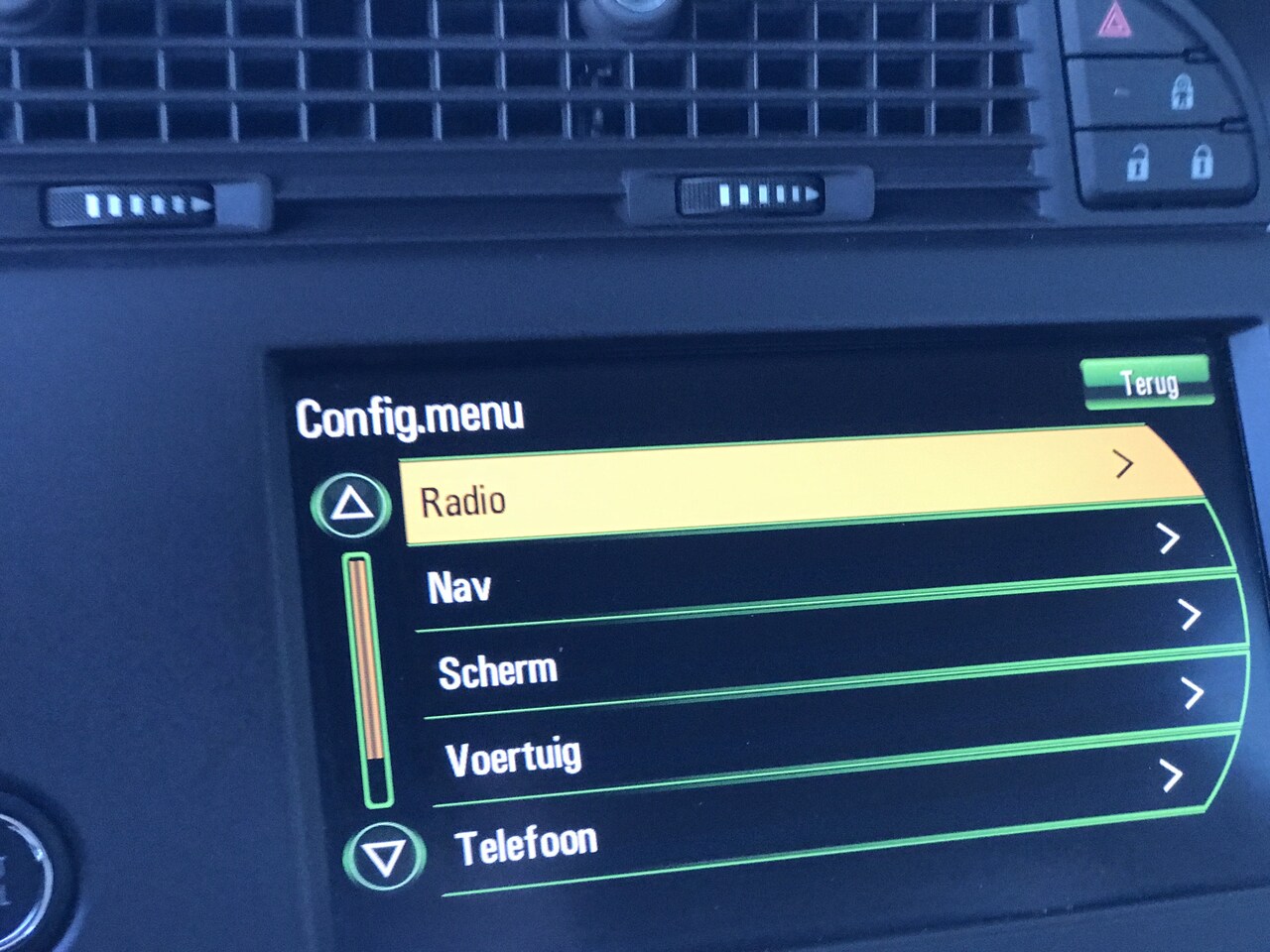Click the up arrow scroll button
The width and height of the screenshot is (1270, 952).
pos(350,506)
